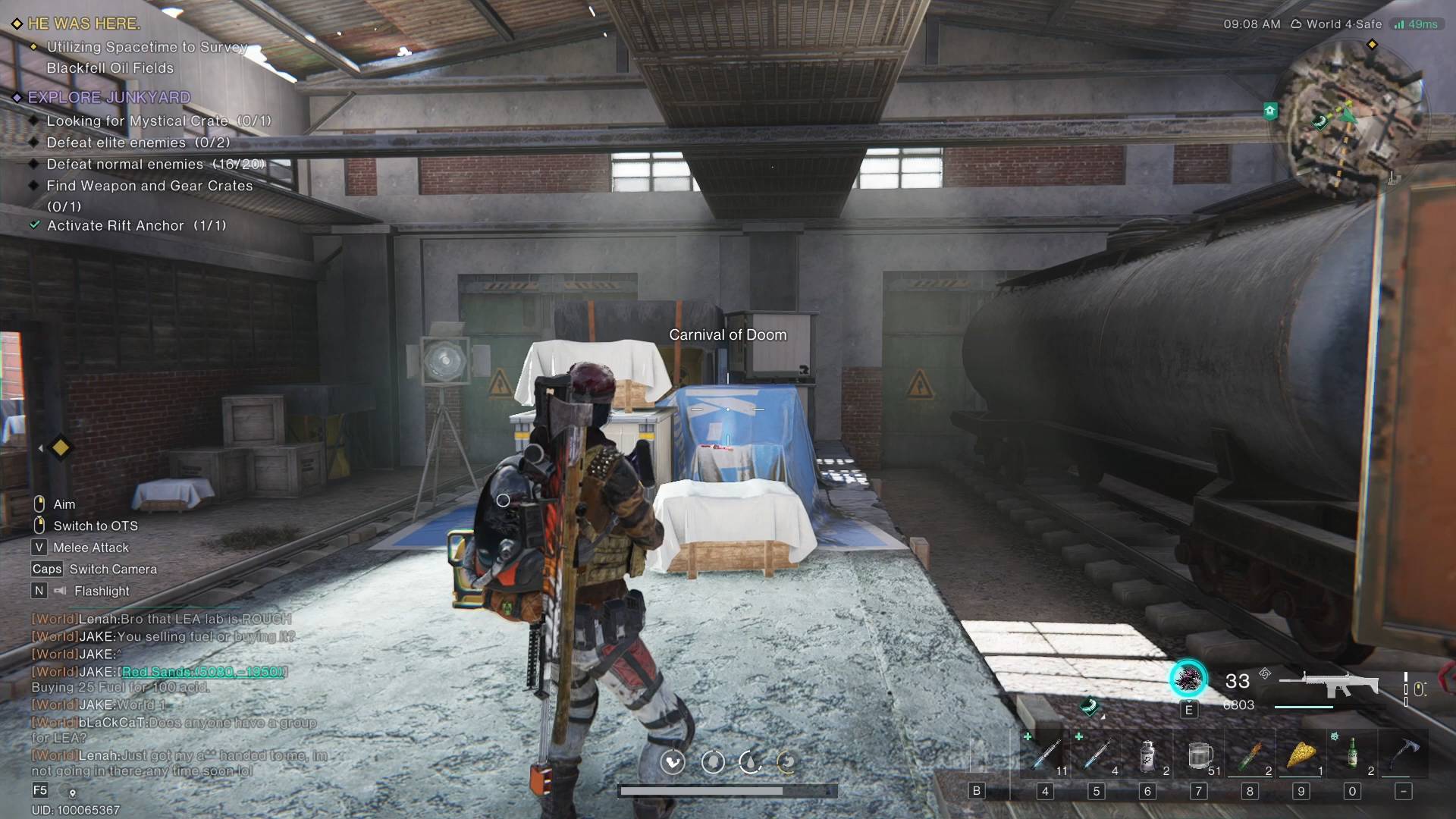
Task: Equip the pickaxe tool slot
Action: point(1404,755)
